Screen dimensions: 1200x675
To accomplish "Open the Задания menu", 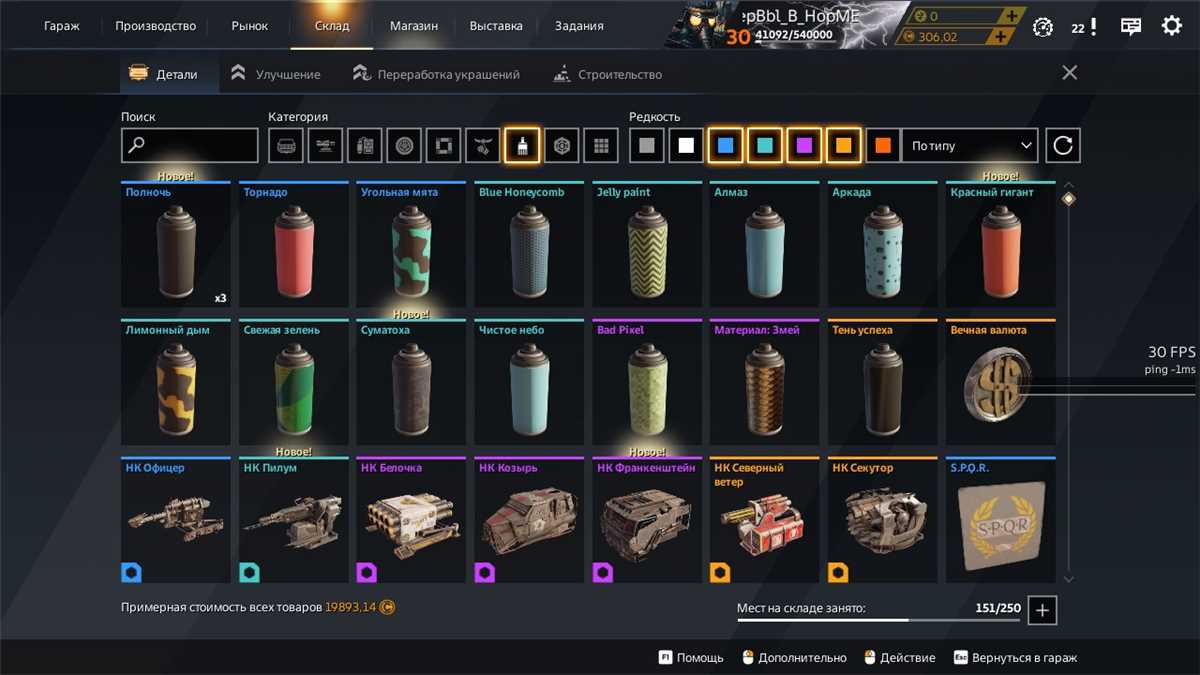I will [x=579, y=26].
